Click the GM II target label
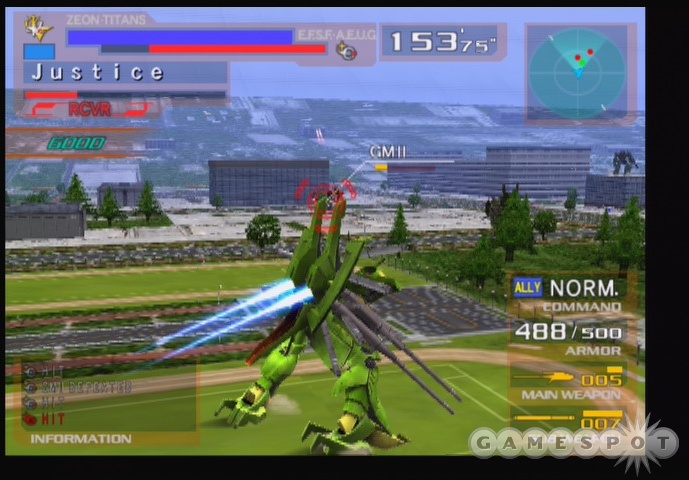 (387, 152)
